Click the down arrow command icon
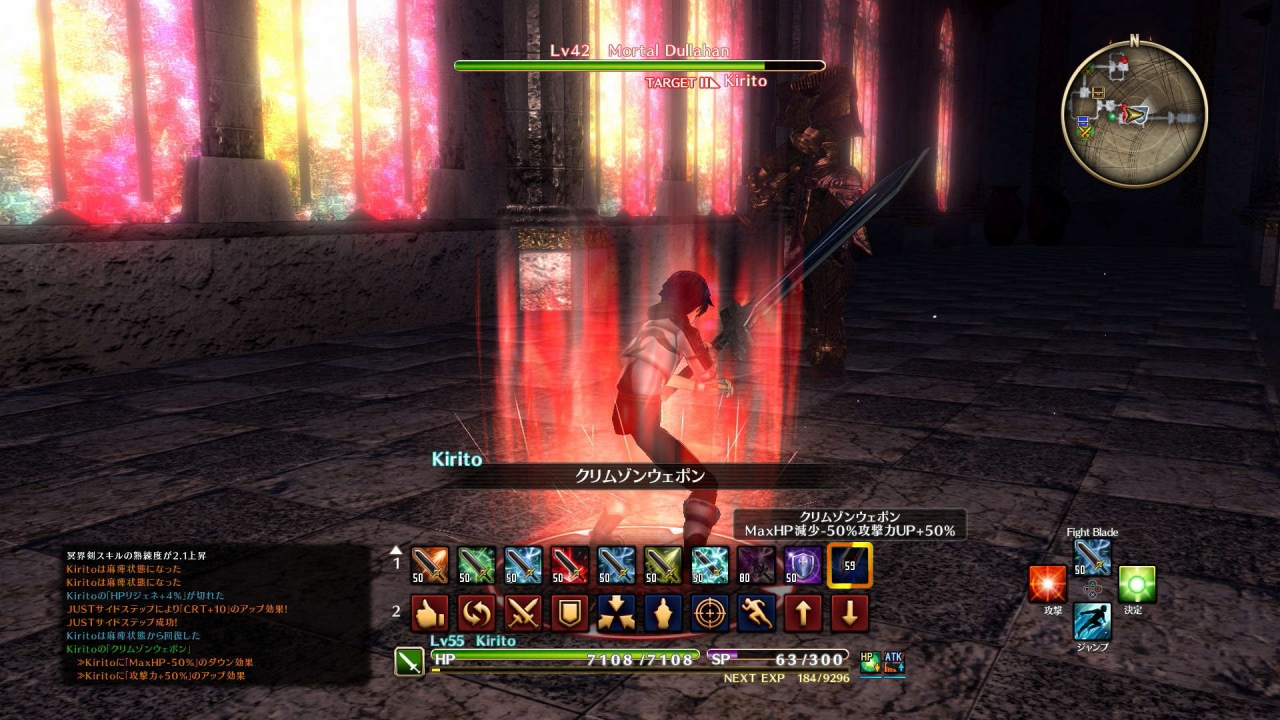Viewport: 1280px width, 720px height. (x=850, y=613)
